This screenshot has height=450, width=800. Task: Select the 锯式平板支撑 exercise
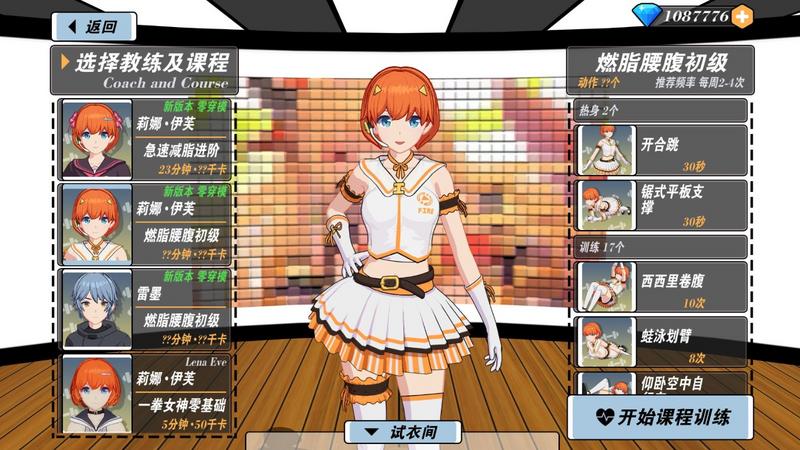point(661,204)
